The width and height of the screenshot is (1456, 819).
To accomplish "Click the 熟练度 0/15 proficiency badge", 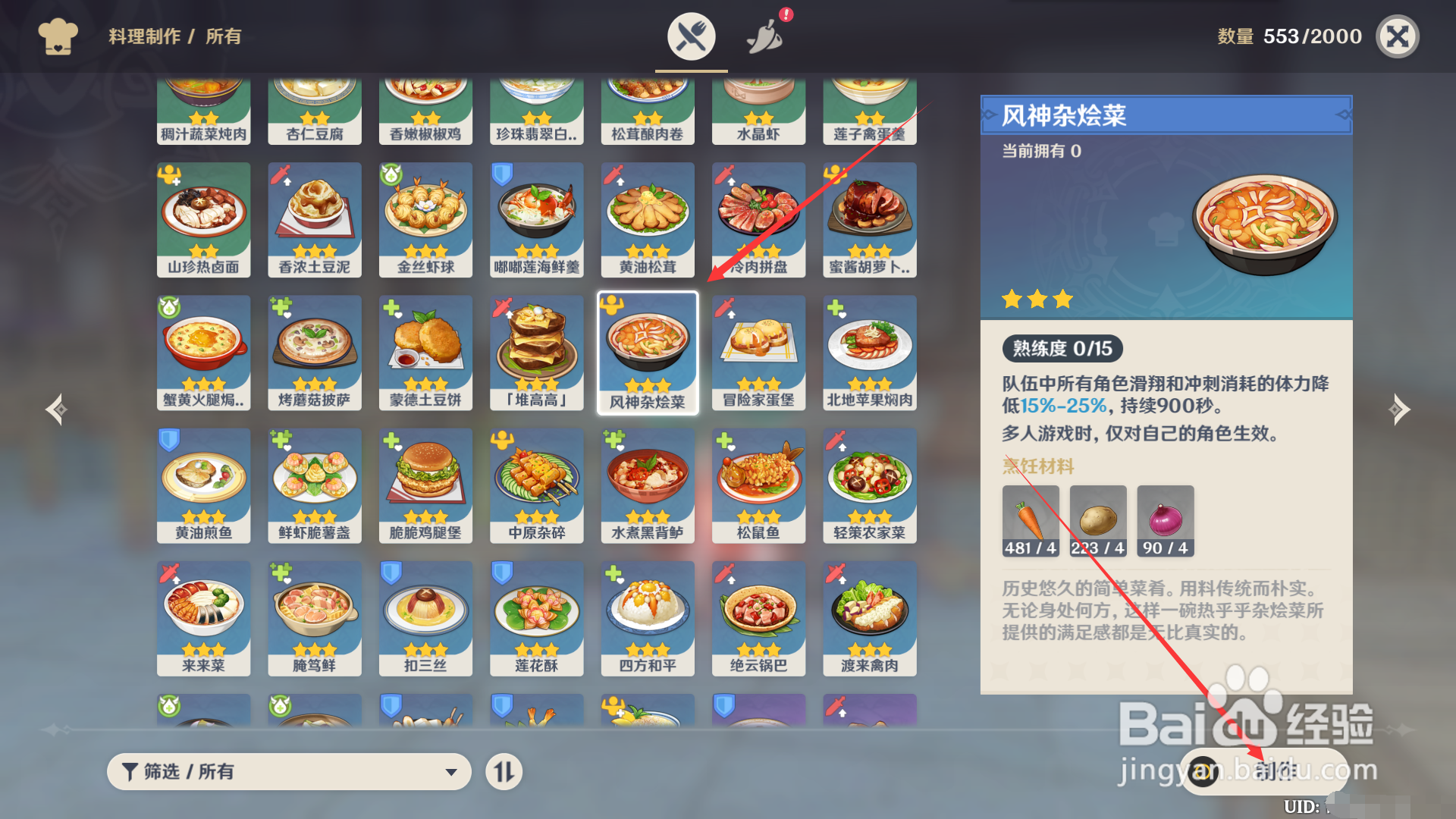I will (1062, 348).
